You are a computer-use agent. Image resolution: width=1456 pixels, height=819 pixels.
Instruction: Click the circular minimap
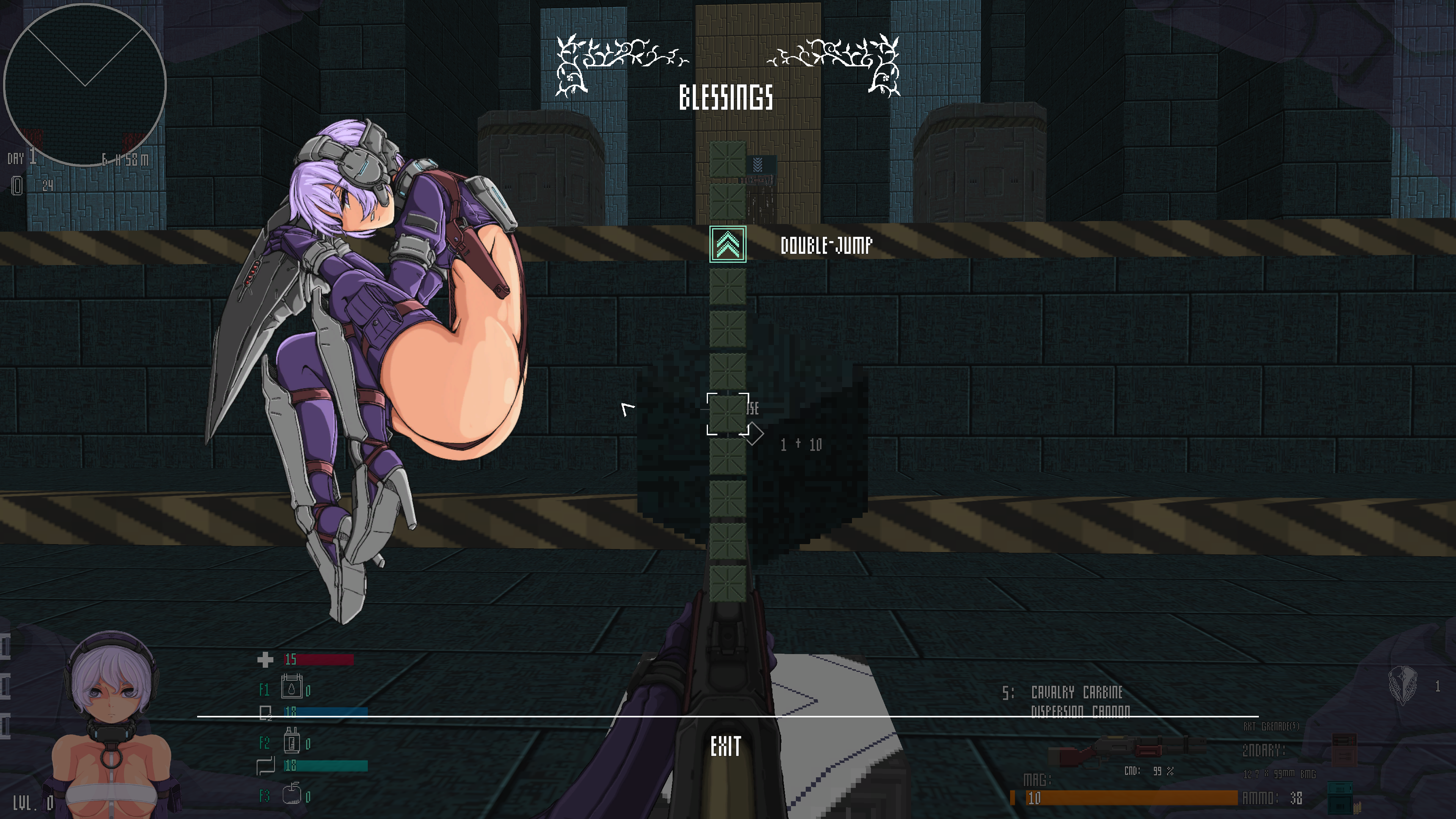point(85,85)
